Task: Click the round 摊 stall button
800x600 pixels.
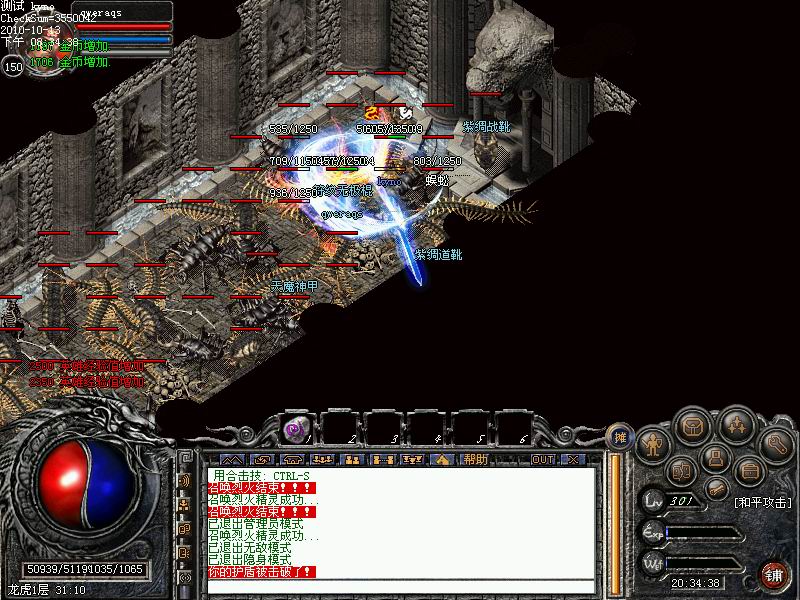Action: point(618,436)
